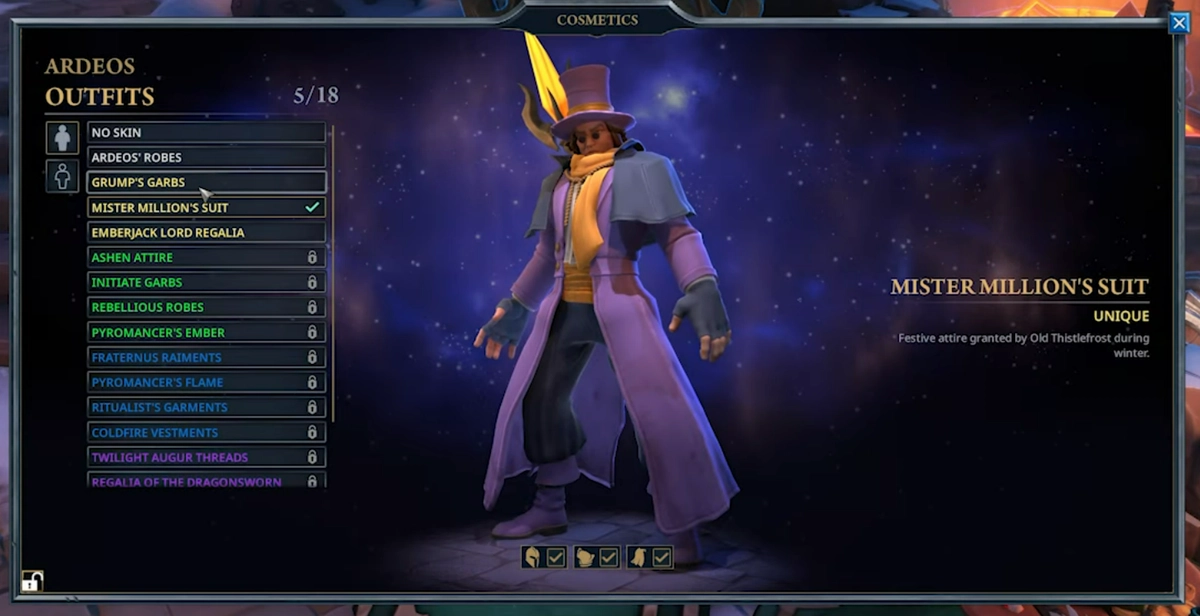Preview the locked Ashen Attire outfit
The image size is (1200, 616).
pyautogui.click(x=206, y=257)
